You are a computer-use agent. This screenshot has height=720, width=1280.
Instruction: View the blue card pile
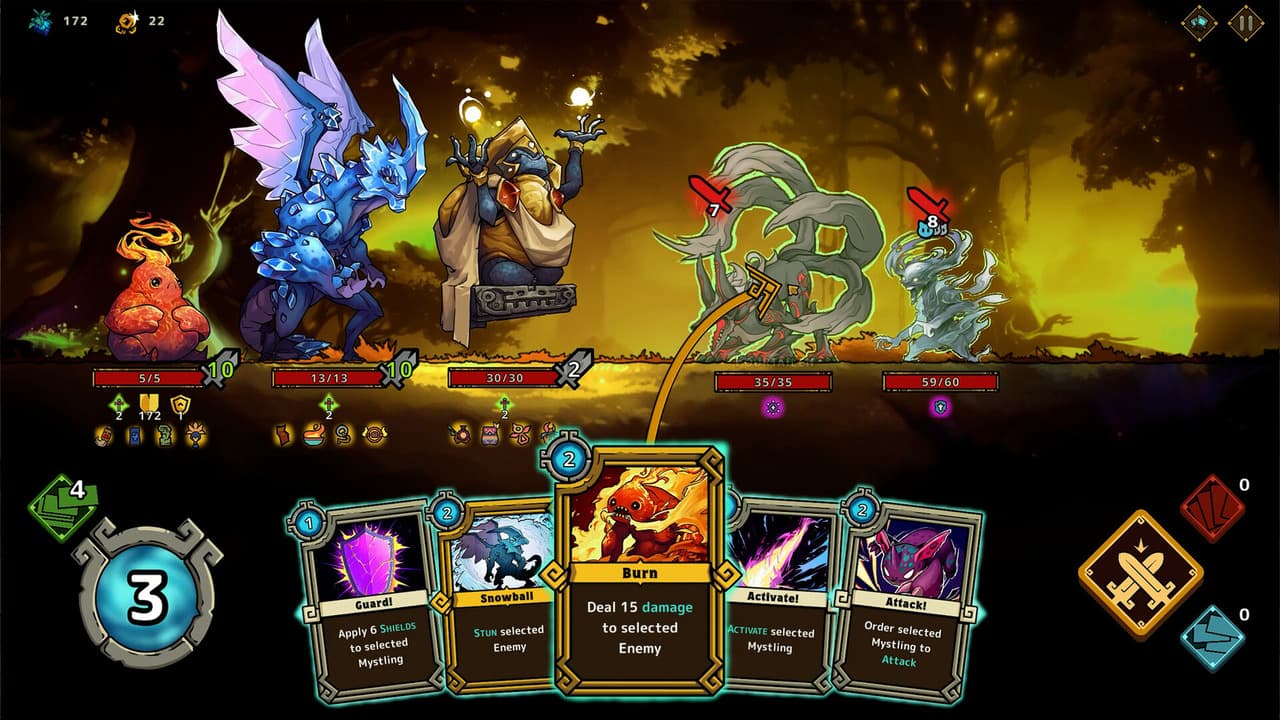click(1211, 637)
